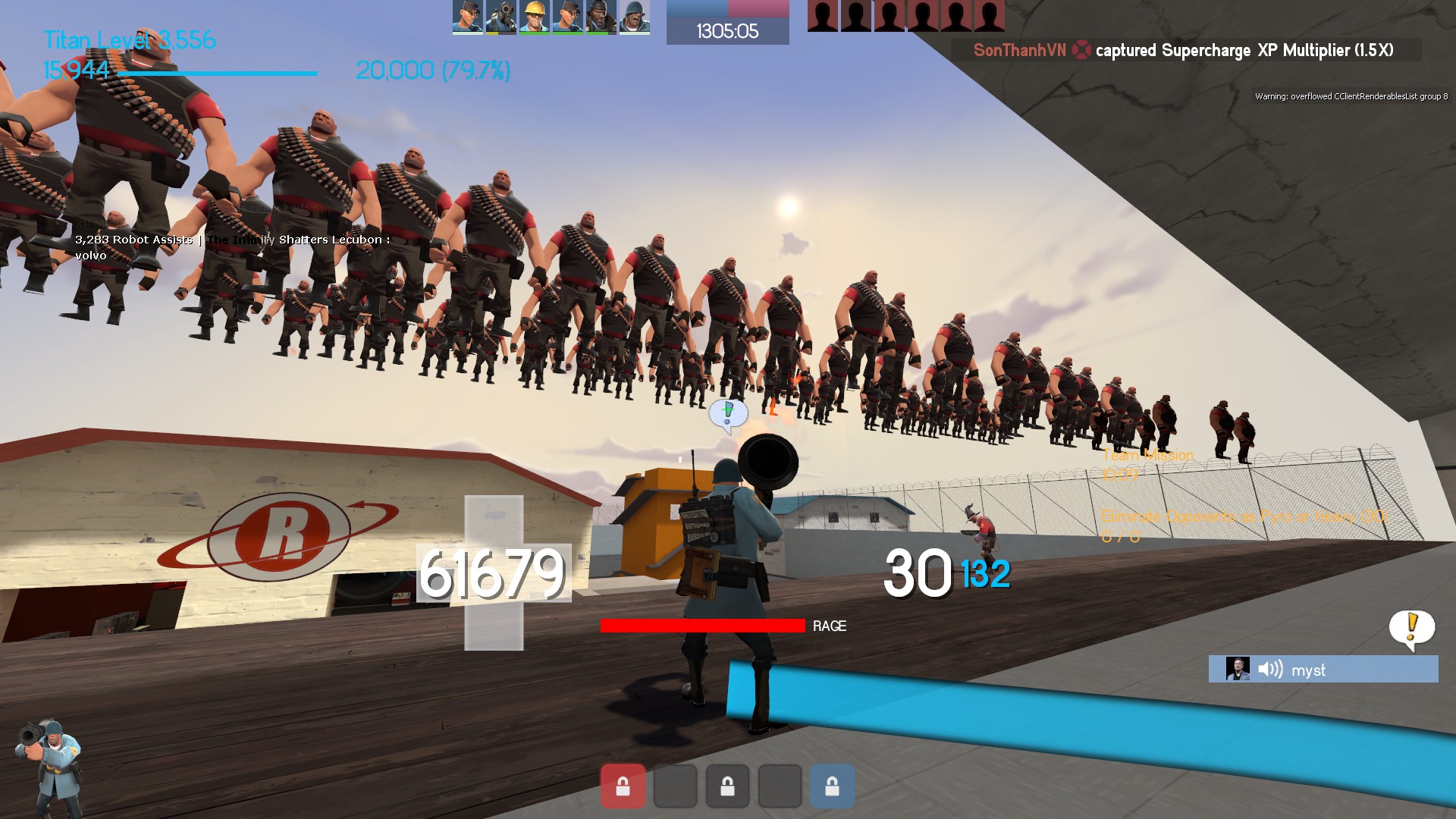Screen dimensions: 1456x819
Task: Click the grey locked middle control point
Action: pyautogui.click(x=727, y=786)
